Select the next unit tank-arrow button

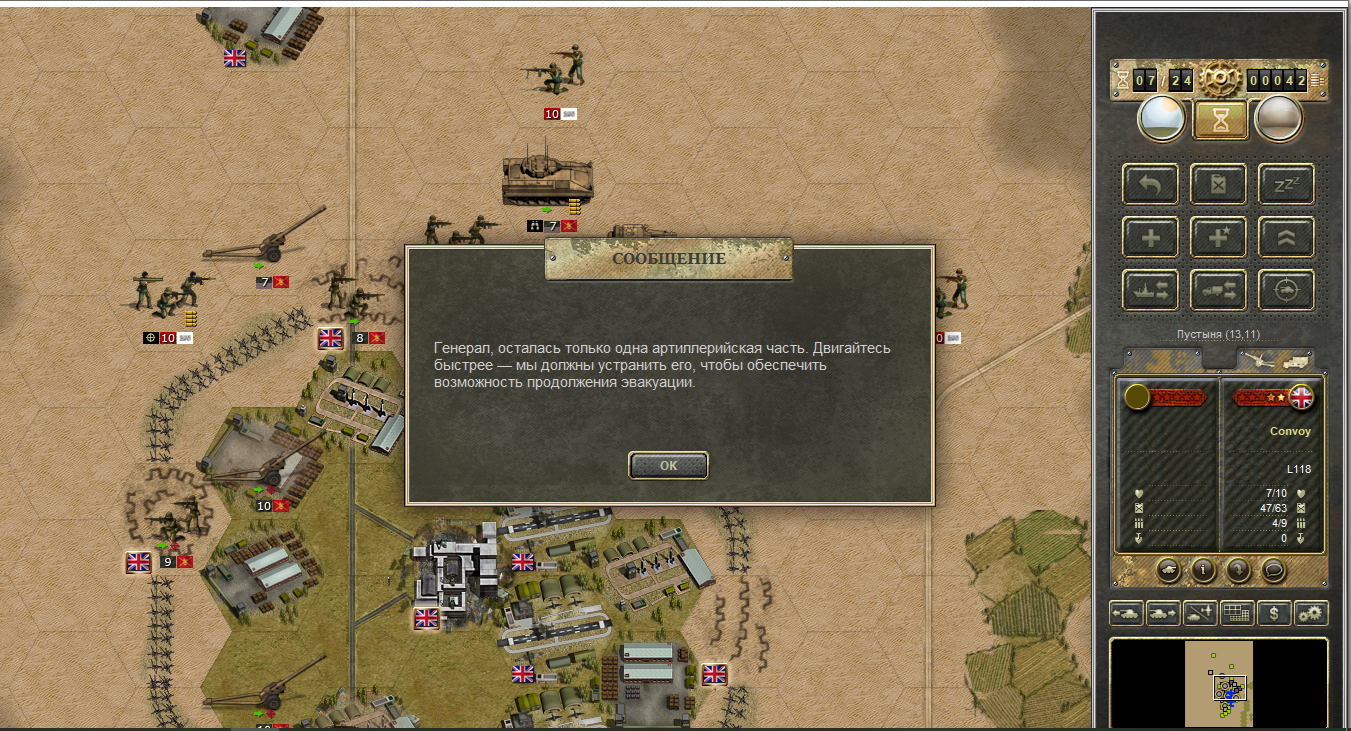tap(1163, 613)
